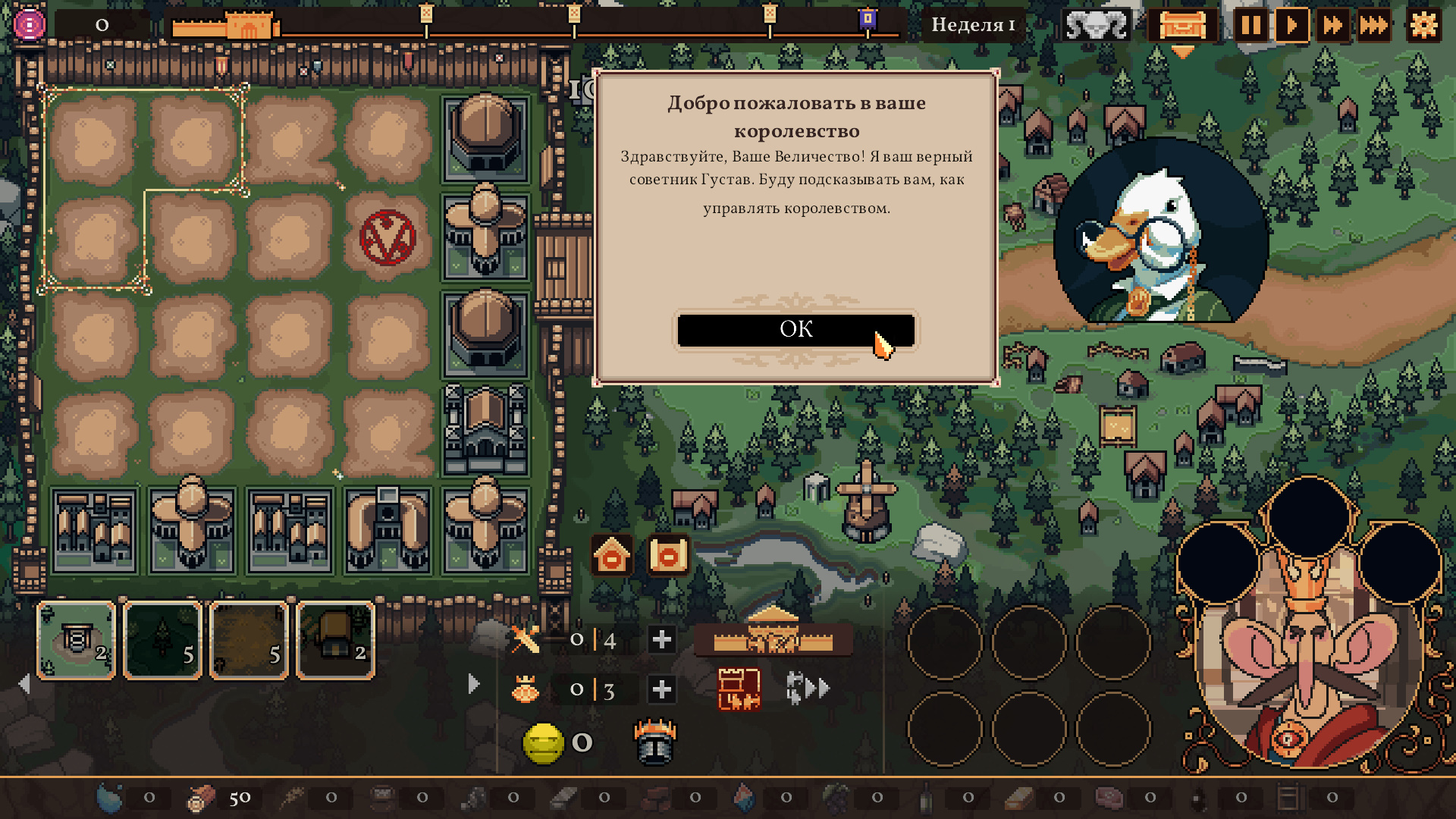Confirm the welcome dialog with OK
1456x819 pixels.
pos(795,330)
